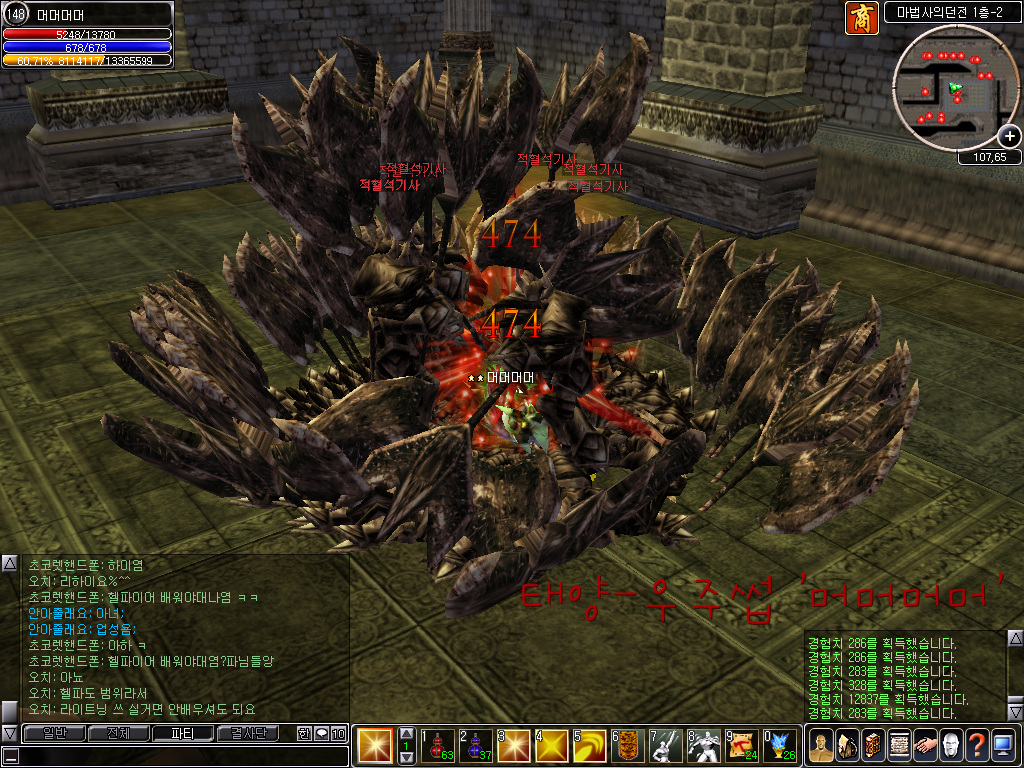
Task: Toggle the 한 language input button
Action: [304, 733]
